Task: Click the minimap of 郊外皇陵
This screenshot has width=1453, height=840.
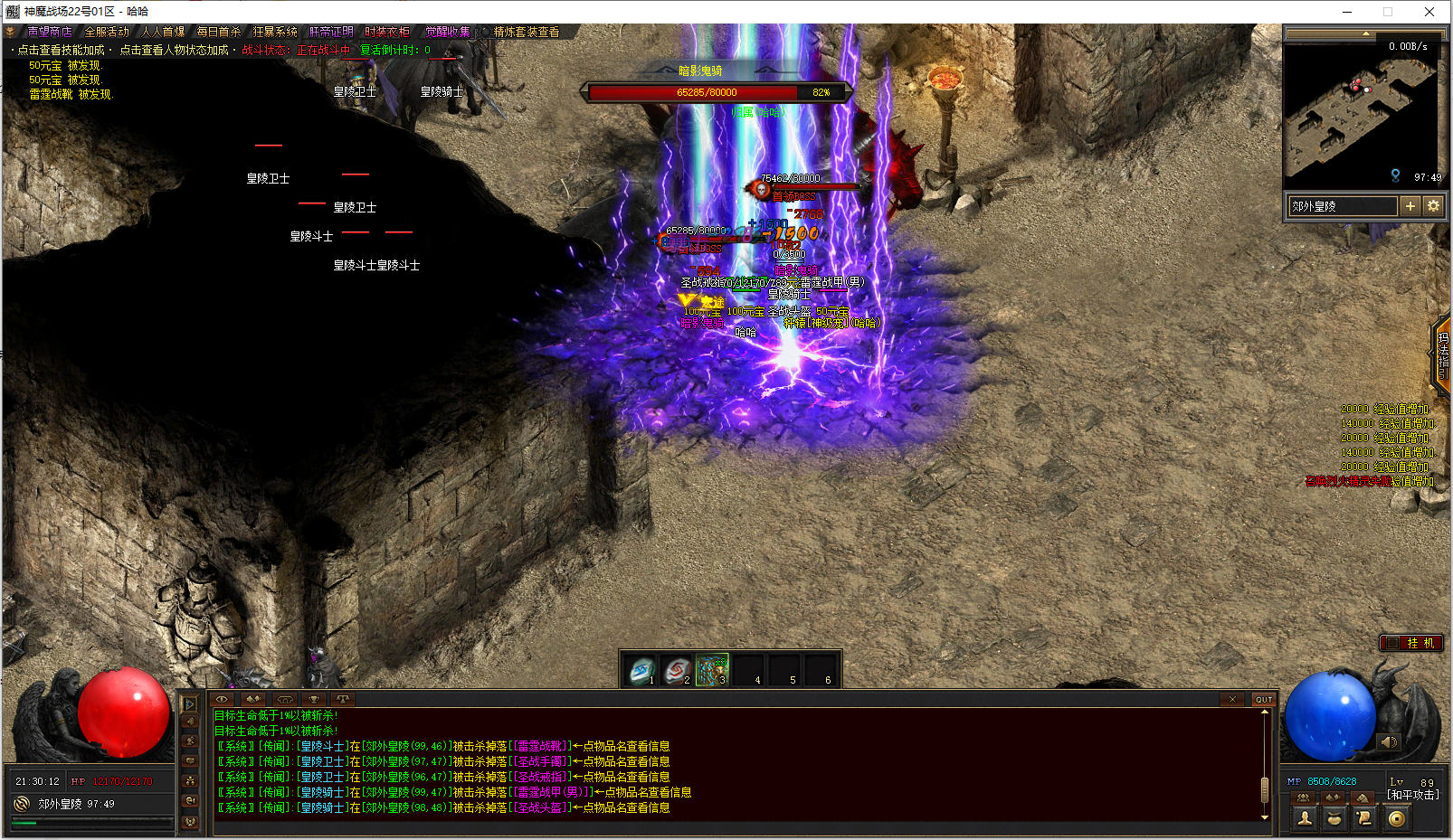Action: 1360,113
